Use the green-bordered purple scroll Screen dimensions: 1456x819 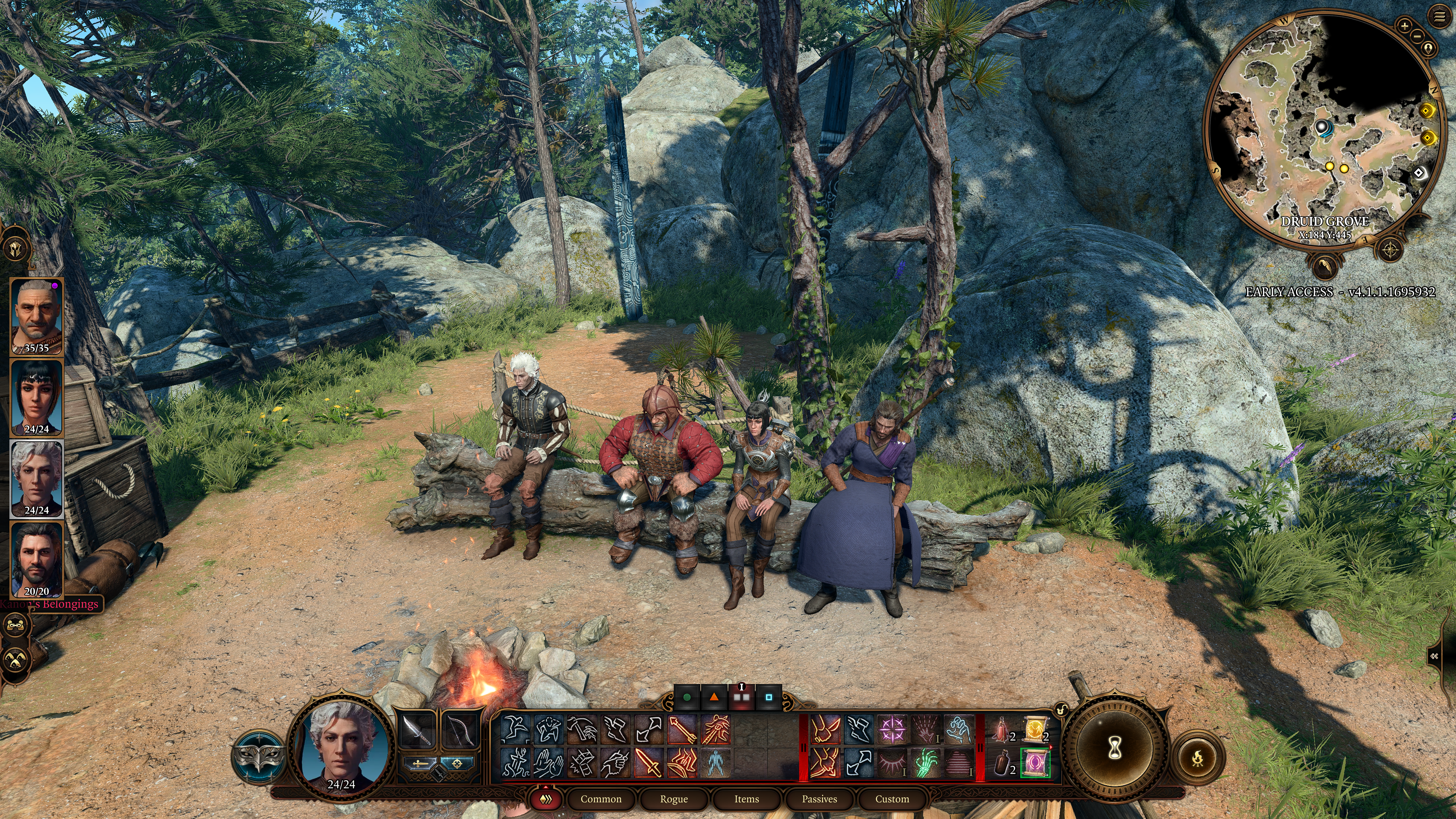[1035, 763]
